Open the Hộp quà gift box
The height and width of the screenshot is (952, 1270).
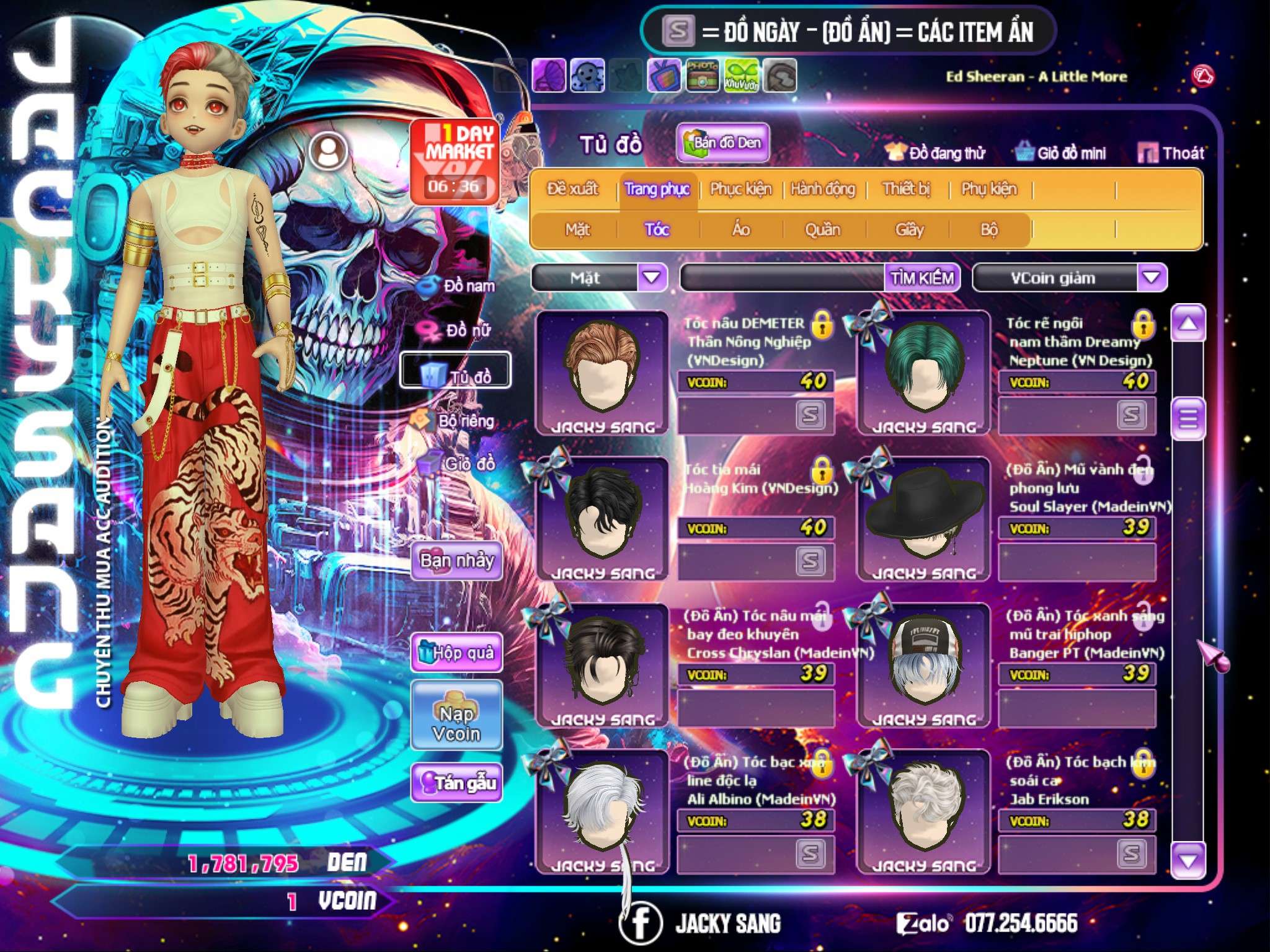click(x=456, y=652)
